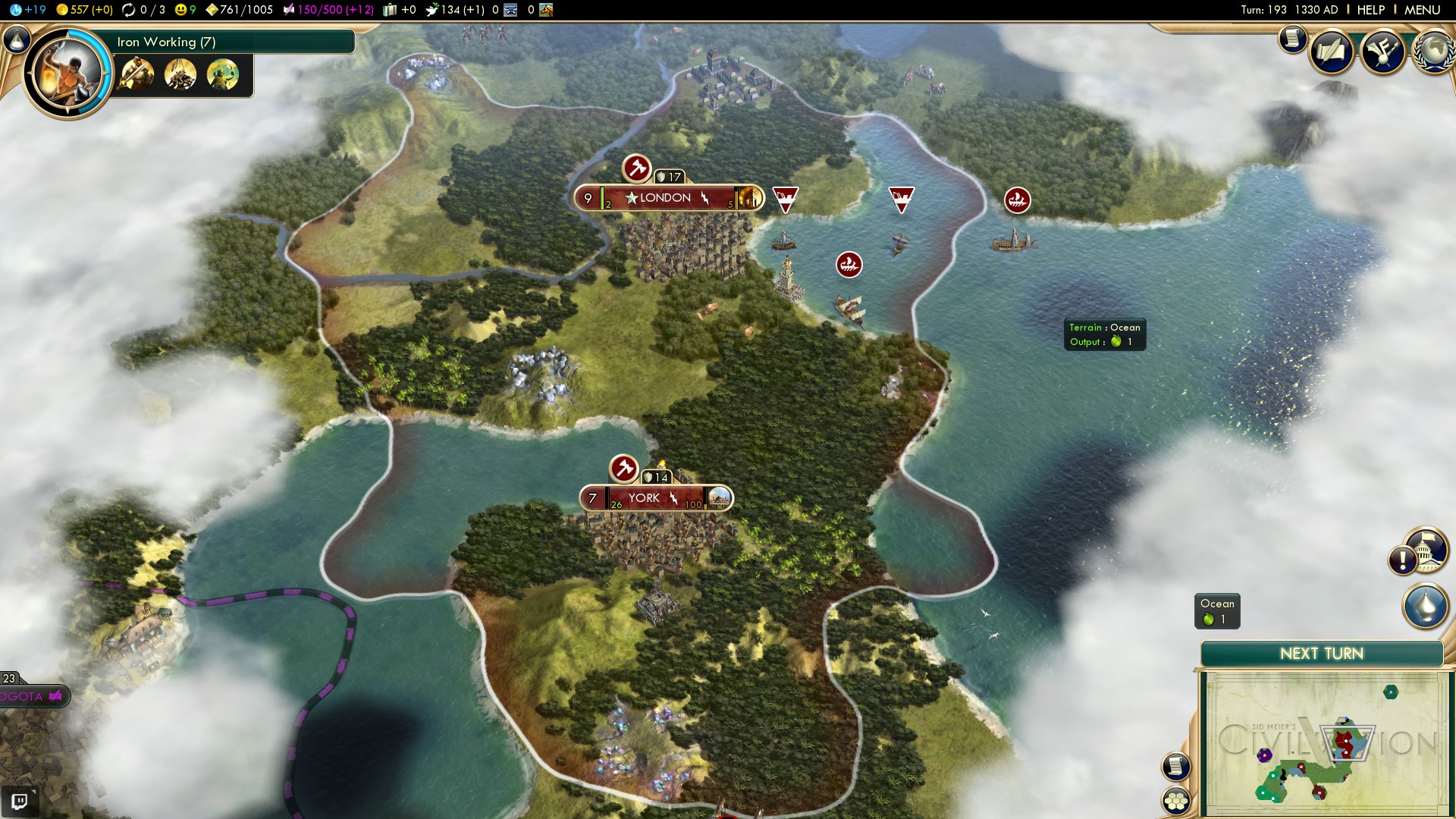Open the Twitch overlay icon

click(x=20, y=801)
